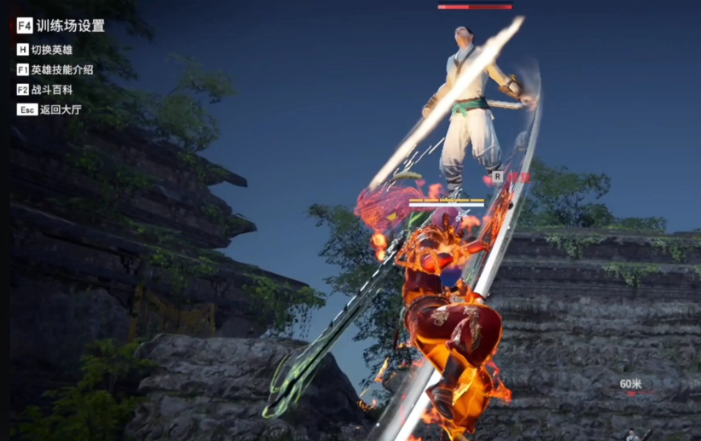Select the 切换英雄 switch hero option

(51, 49)
